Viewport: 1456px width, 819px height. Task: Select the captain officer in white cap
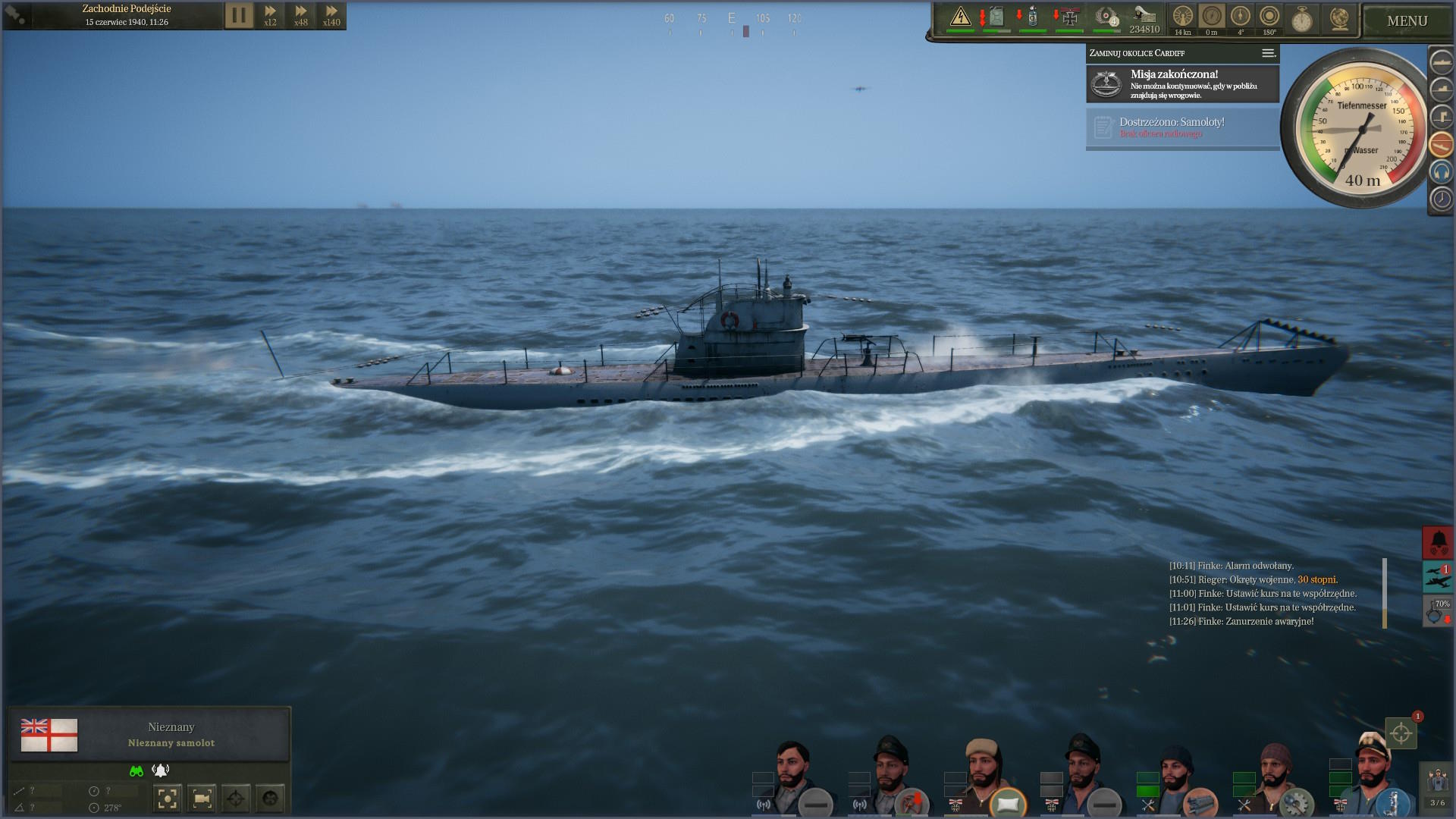coord(1374,773)
